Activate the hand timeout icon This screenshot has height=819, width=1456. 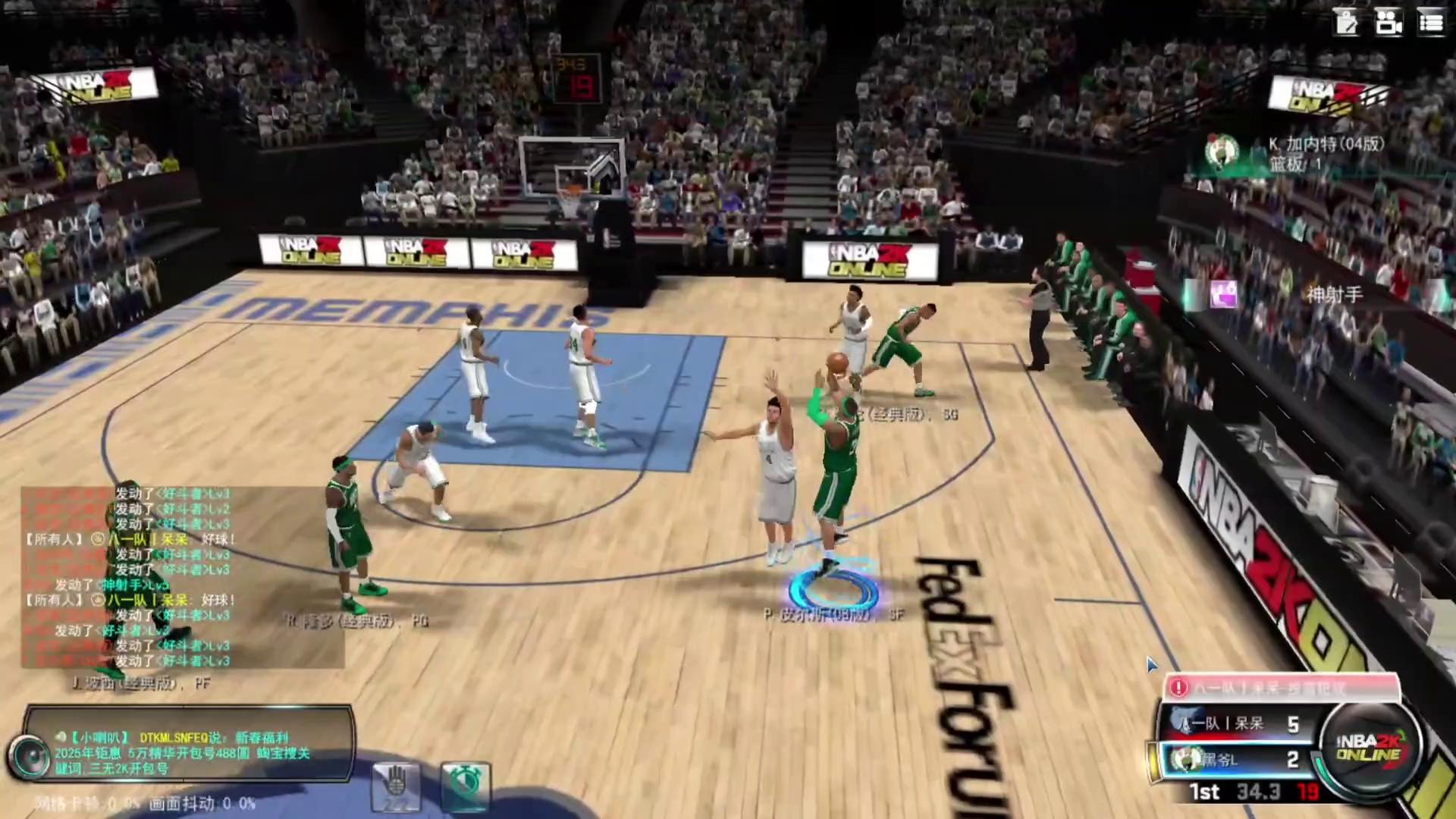tap(395, 786)
